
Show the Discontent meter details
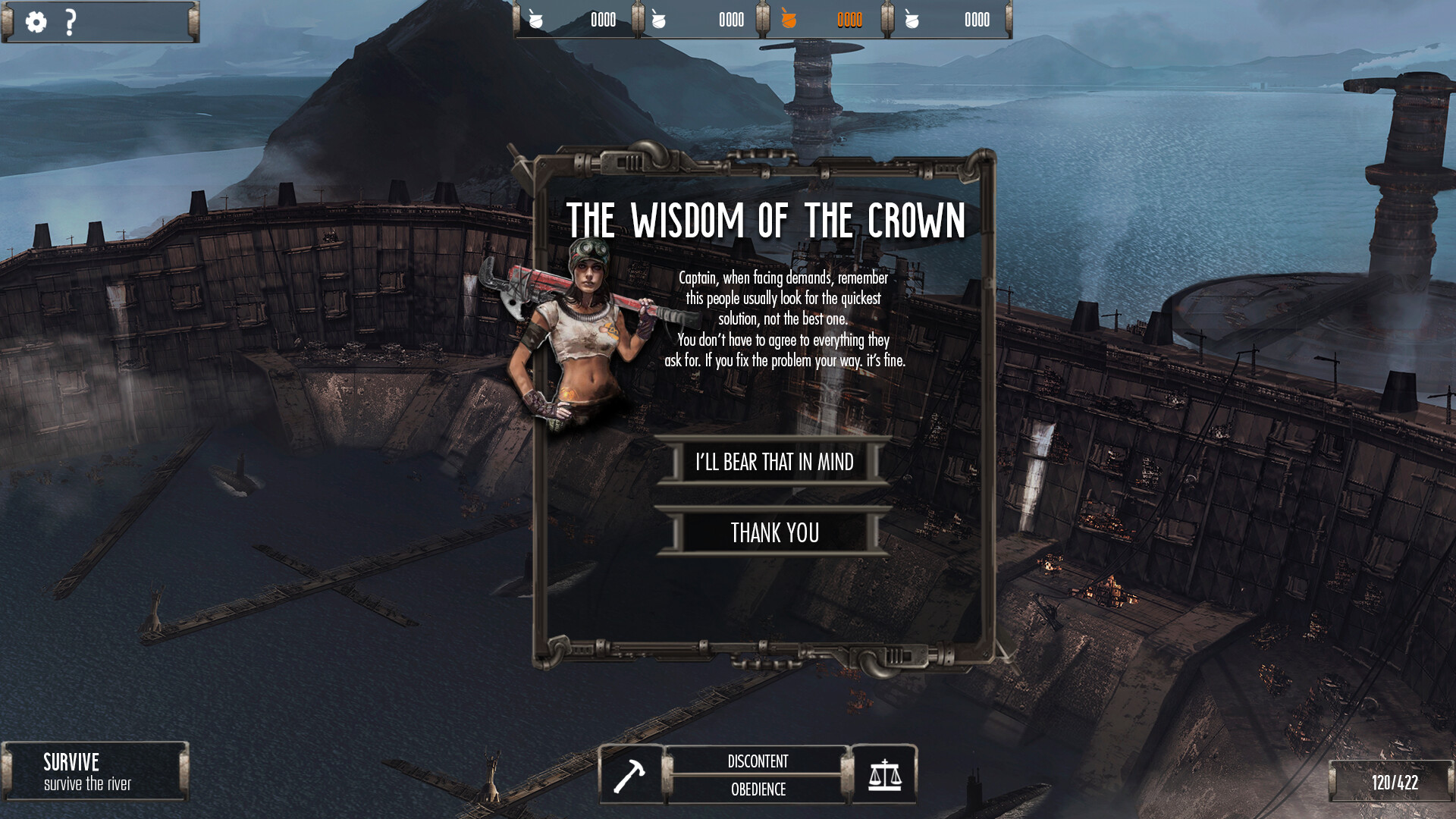pos(758,761)
